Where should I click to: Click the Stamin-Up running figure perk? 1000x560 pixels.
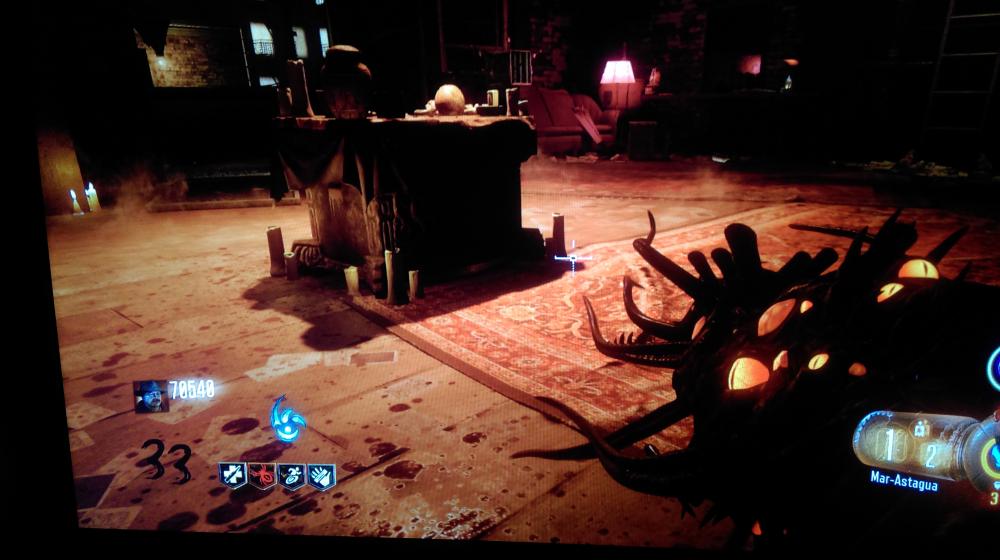[x=292, y=477]
